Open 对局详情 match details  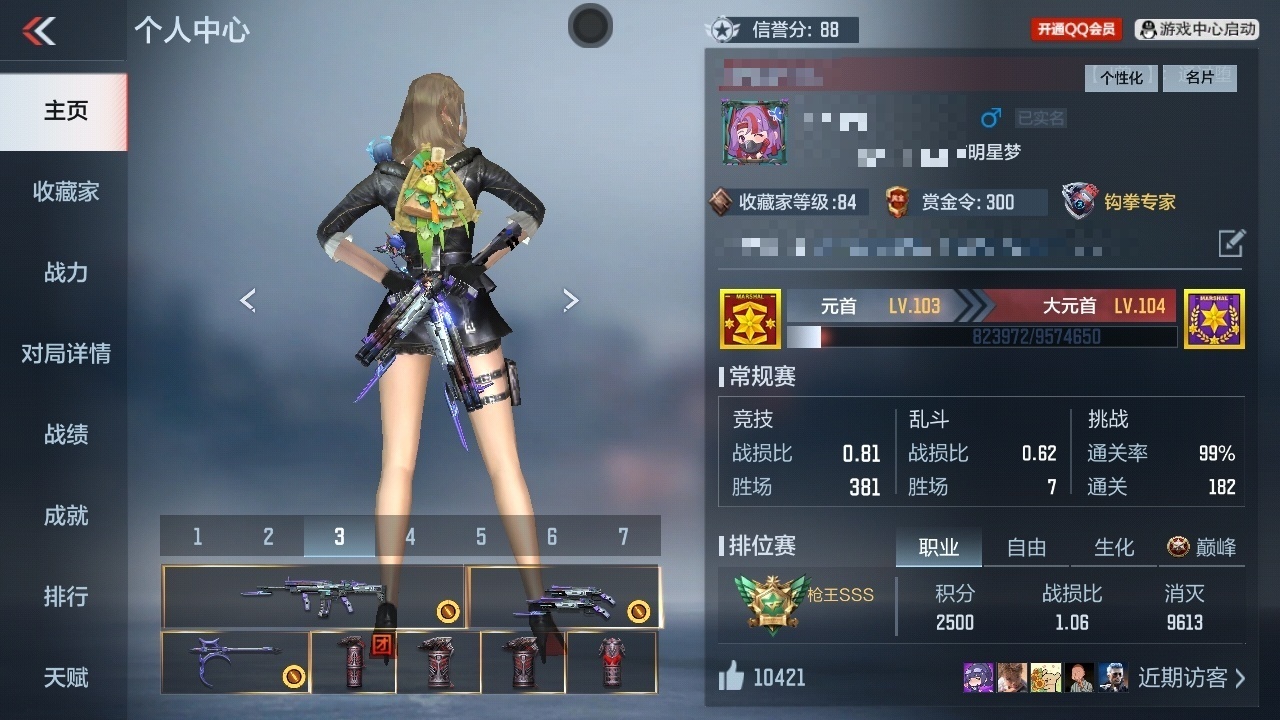65,353
